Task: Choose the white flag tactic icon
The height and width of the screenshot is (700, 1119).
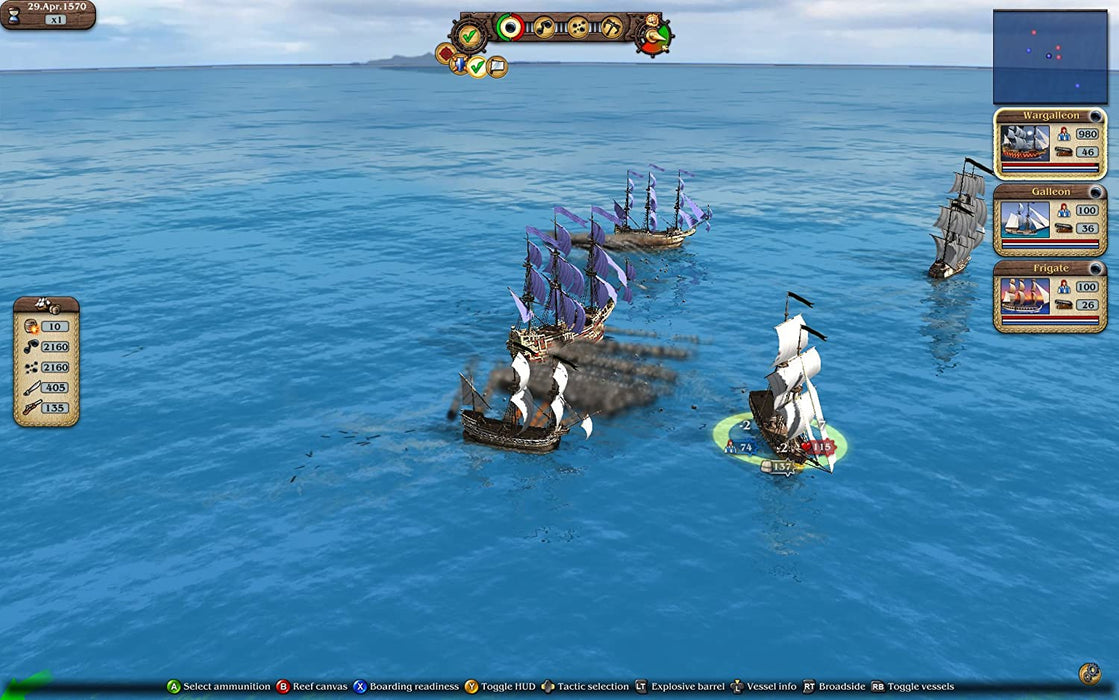Action: pos(497,67)
